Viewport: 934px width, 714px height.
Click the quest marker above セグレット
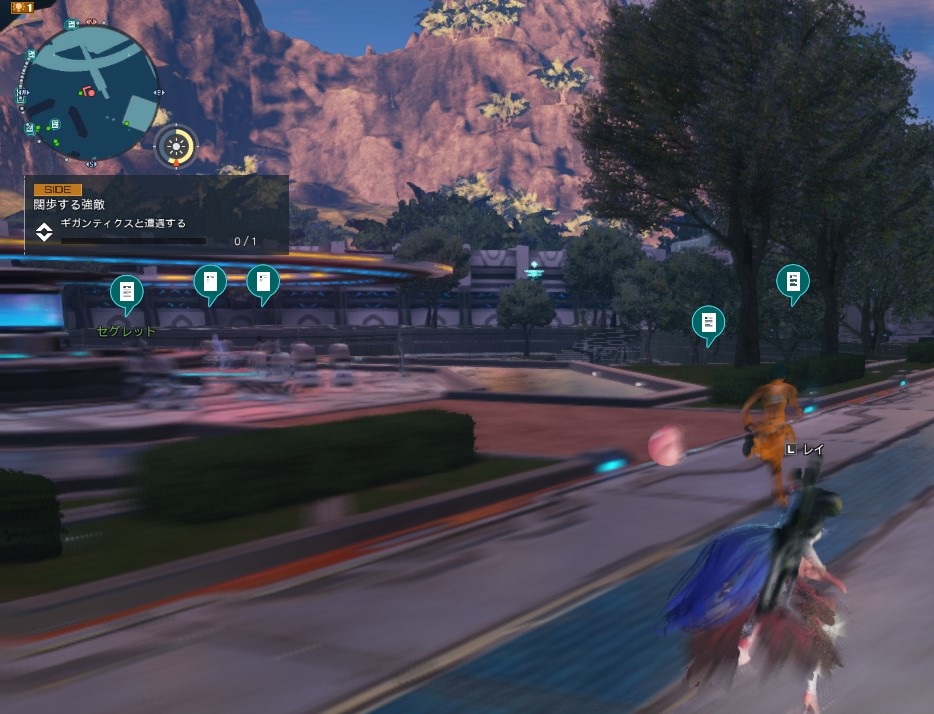[126, 293]
